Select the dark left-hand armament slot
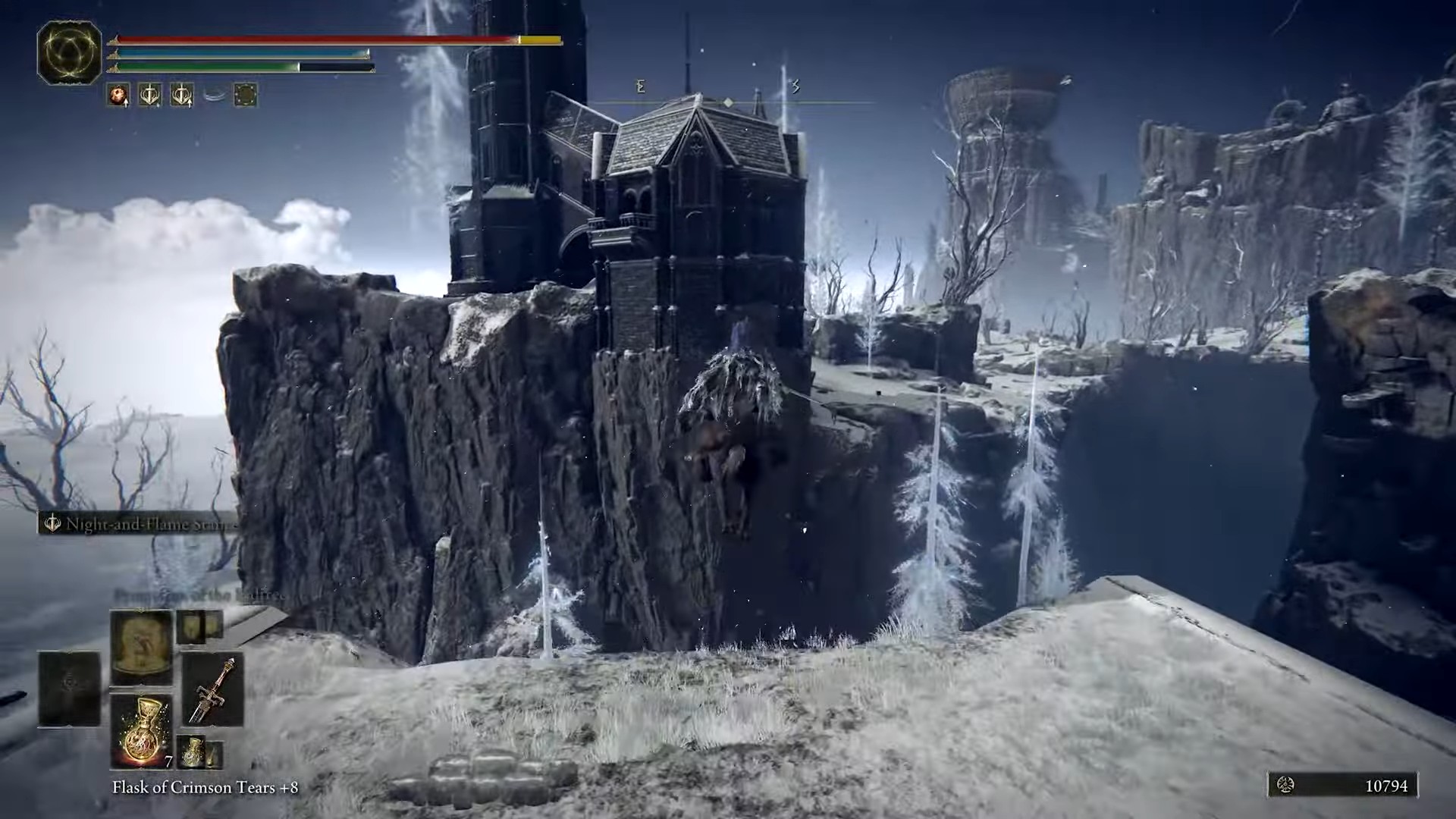This screenshot has width=1456, height=819. [70, 689]
